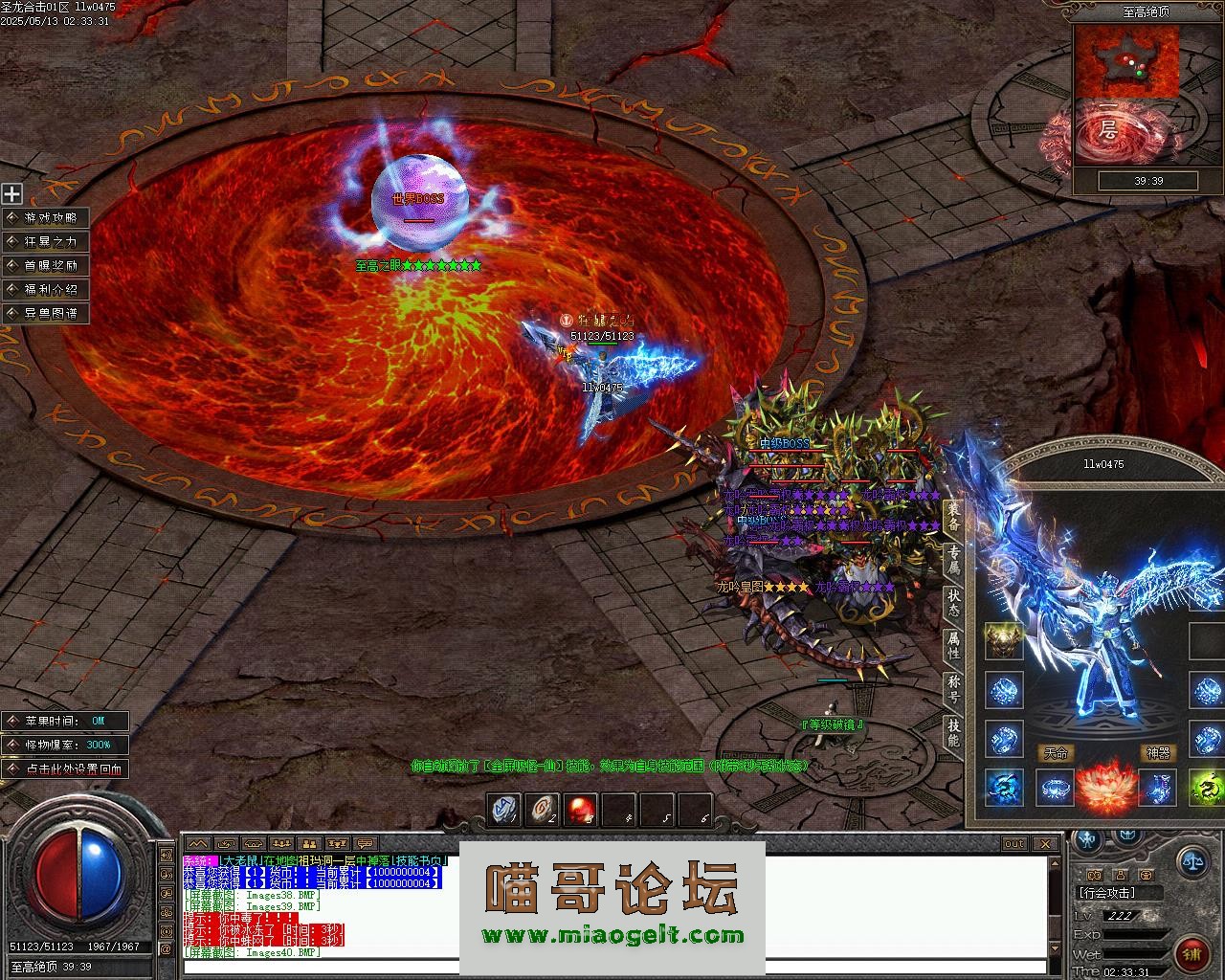Show the 称号 titles tab
This screenshot has height=980, width=1225.
tap(953, 689)
